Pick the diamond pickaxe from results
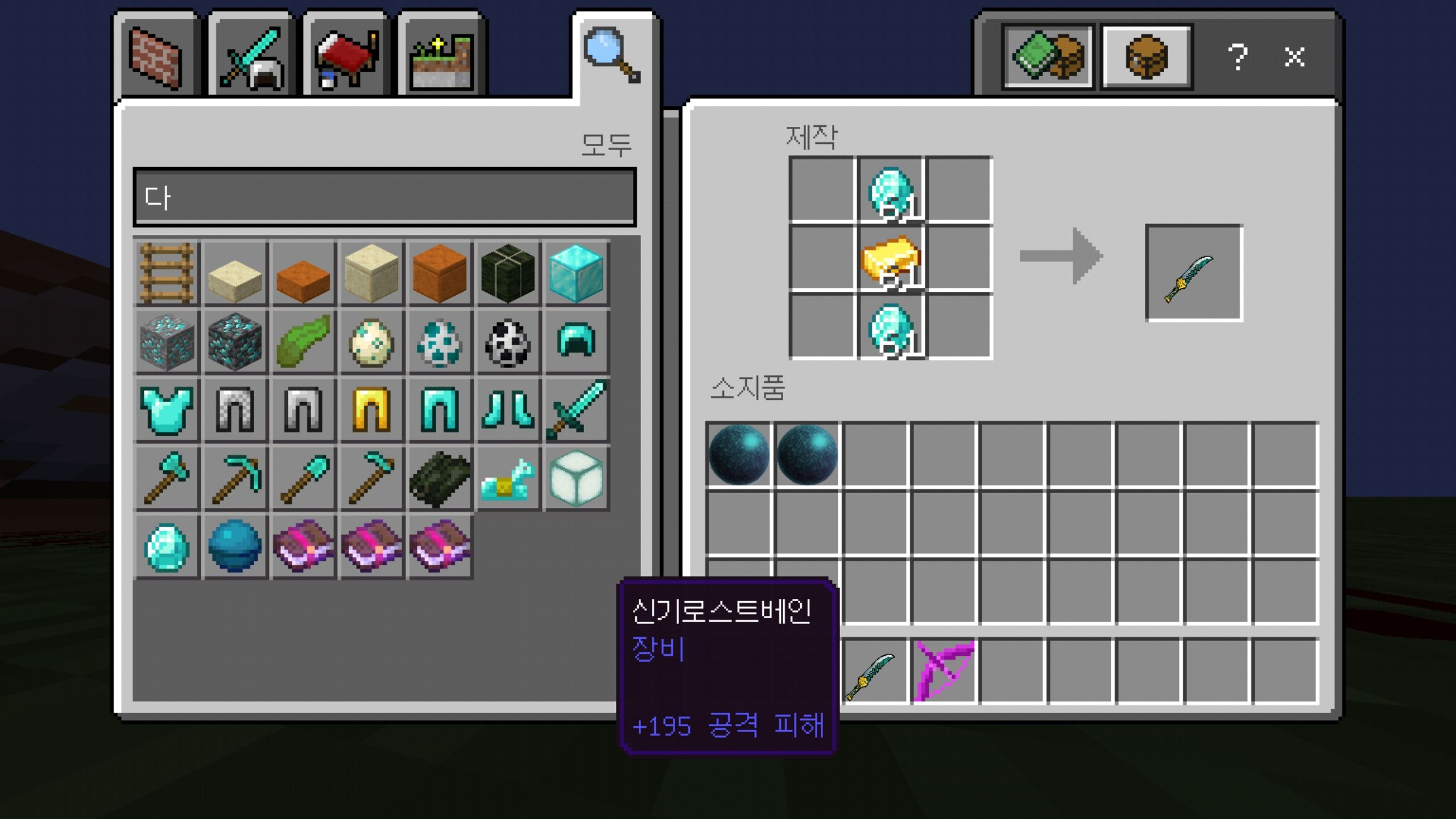 tap(235, 479)
